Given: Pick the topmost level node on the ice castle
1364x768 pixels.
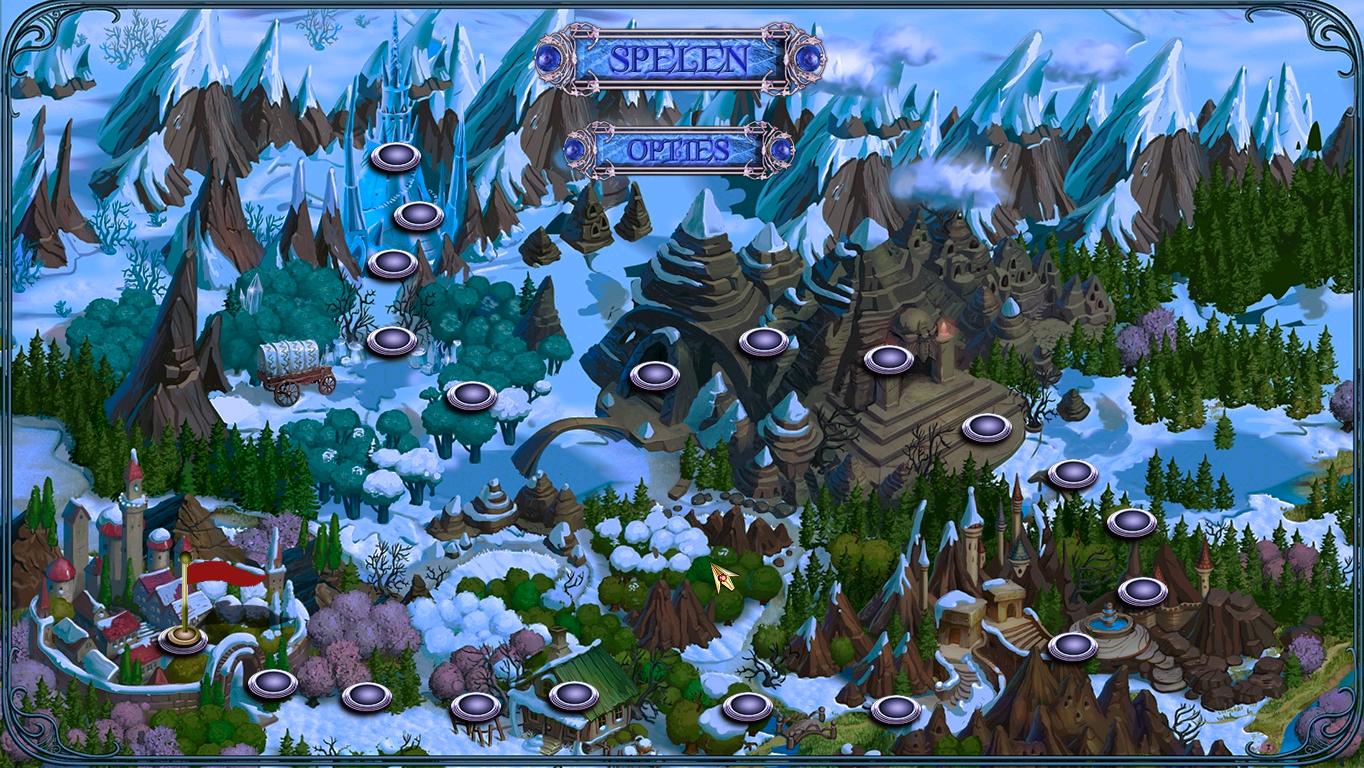Looking at the screenshot, I should point(395,157).
